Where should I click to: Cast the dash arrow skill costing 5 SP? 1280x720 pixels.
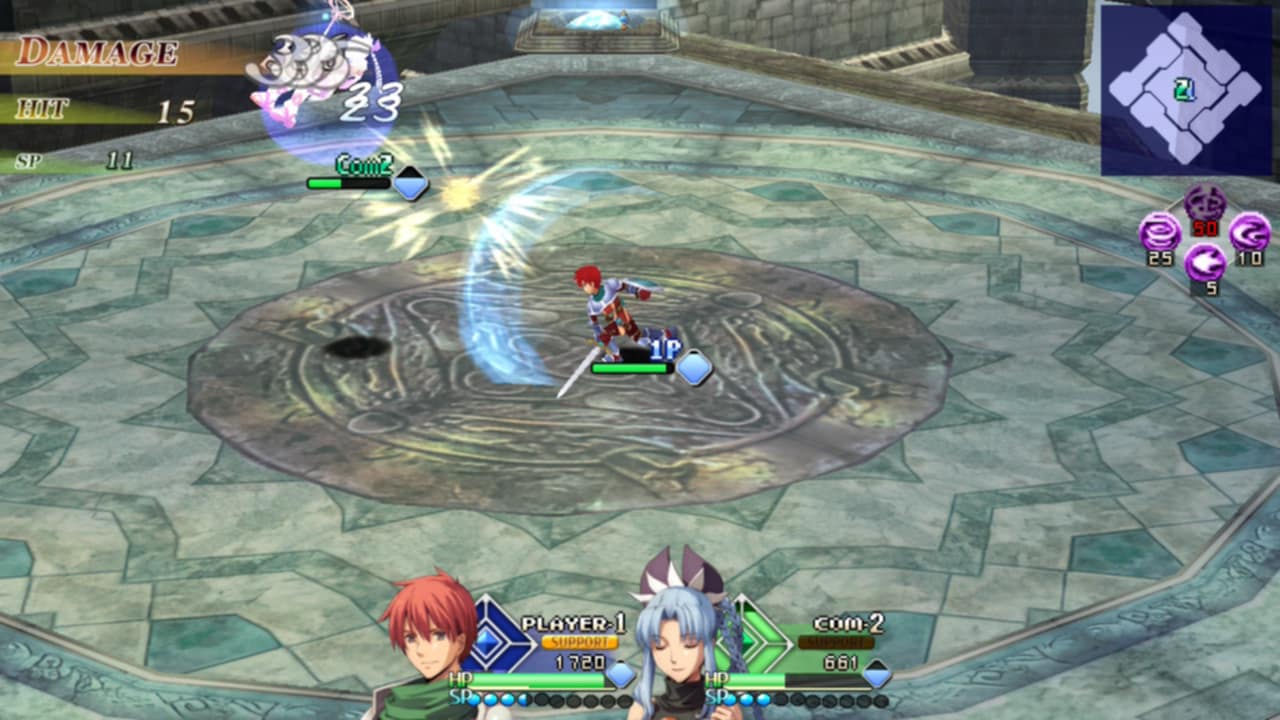[x=1205, y=263]
